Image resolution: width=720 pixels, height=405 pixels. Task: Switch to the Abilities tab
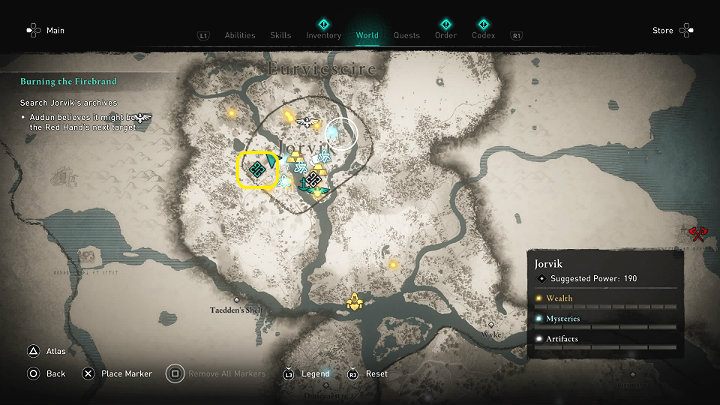(x=233, y=36)
